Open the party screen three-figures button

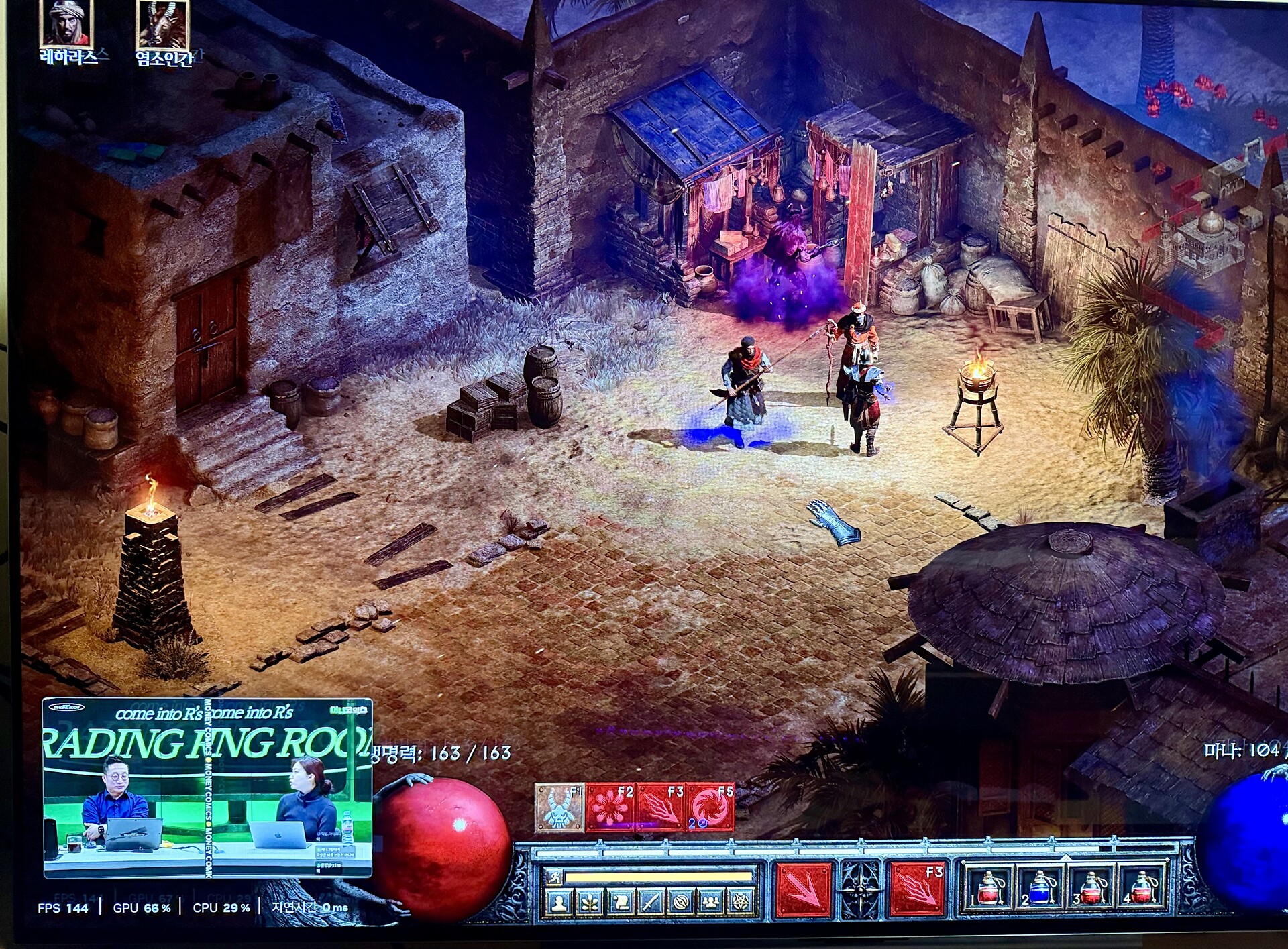coord(710,903)
